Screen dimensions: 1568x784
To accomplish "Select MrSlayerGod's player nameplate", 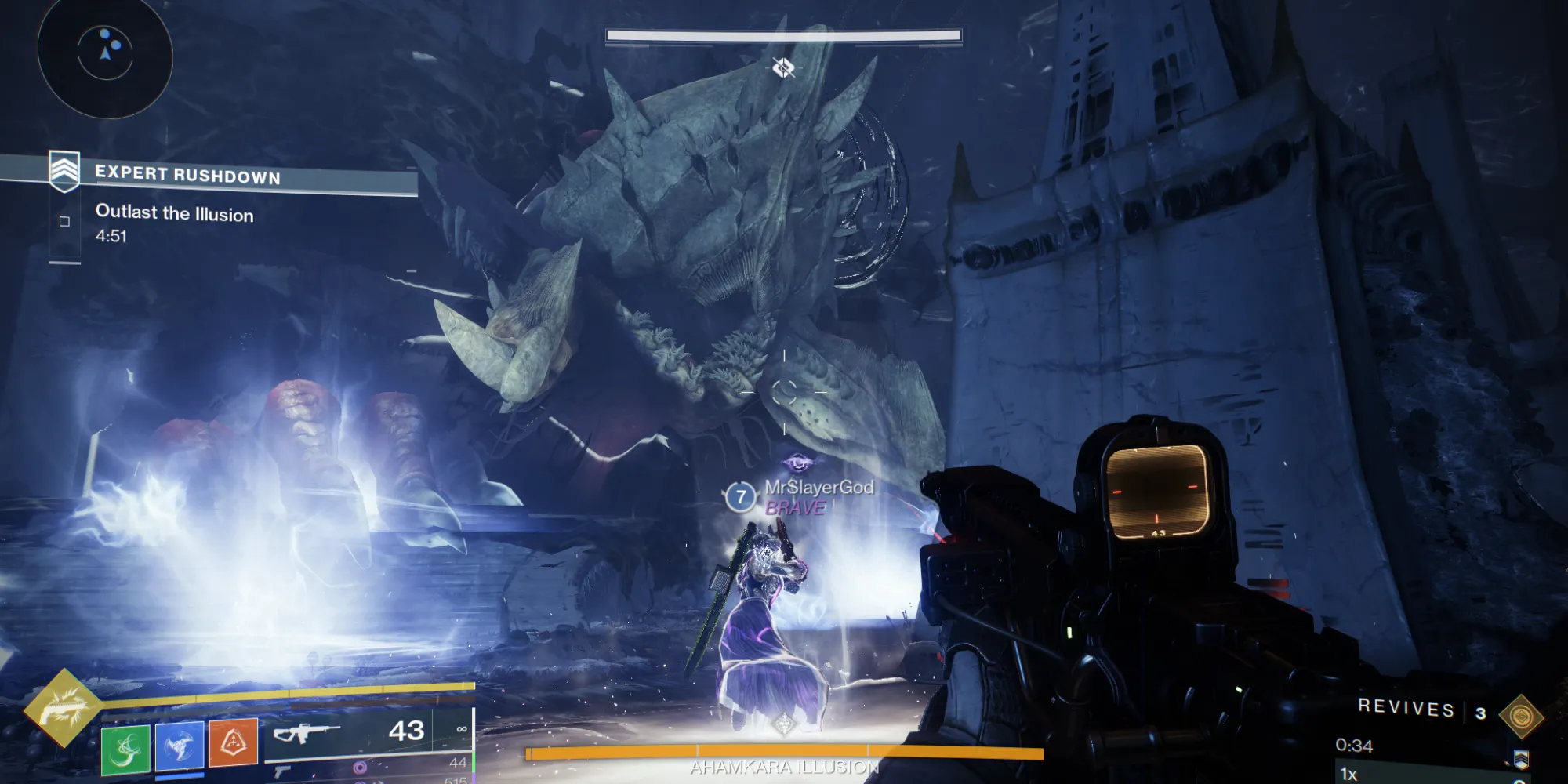I will [818, 488].
